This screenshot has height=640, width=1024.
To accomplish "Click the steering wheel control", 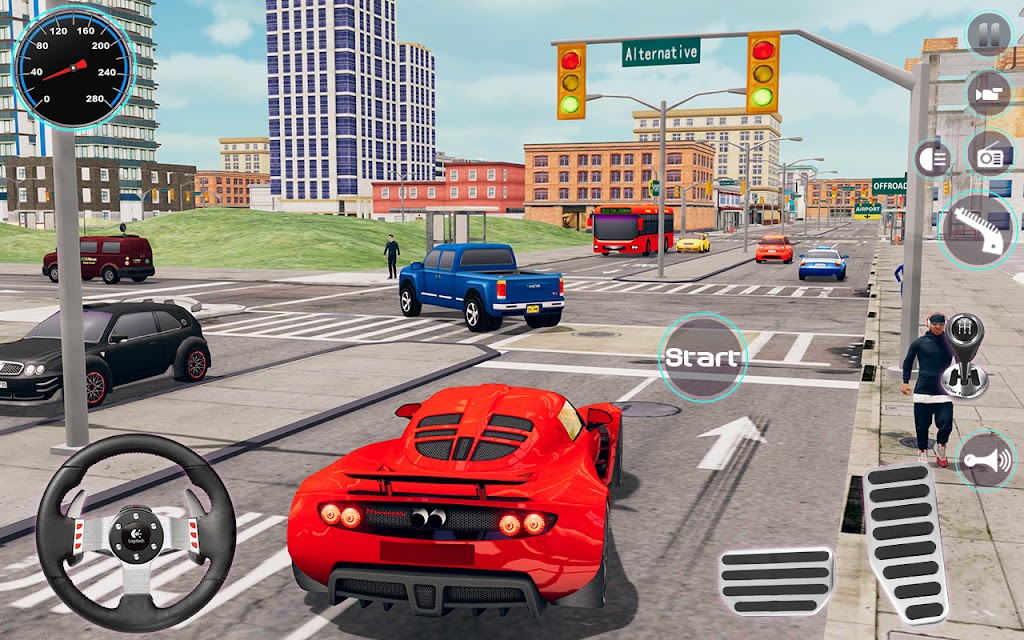I will (x=136, y=532).
